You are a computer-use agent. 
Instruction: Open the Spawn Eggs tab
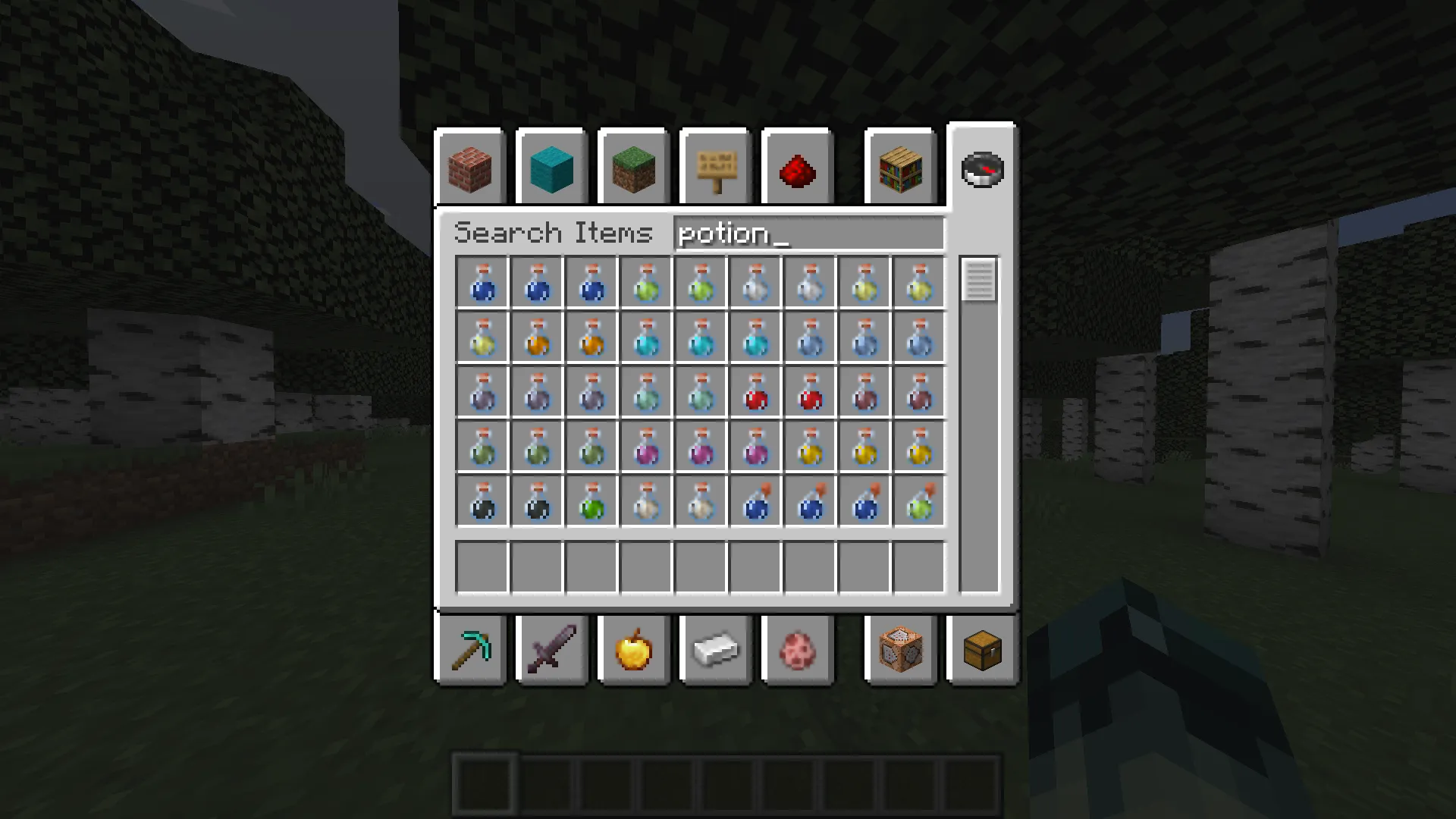[797, 650]
